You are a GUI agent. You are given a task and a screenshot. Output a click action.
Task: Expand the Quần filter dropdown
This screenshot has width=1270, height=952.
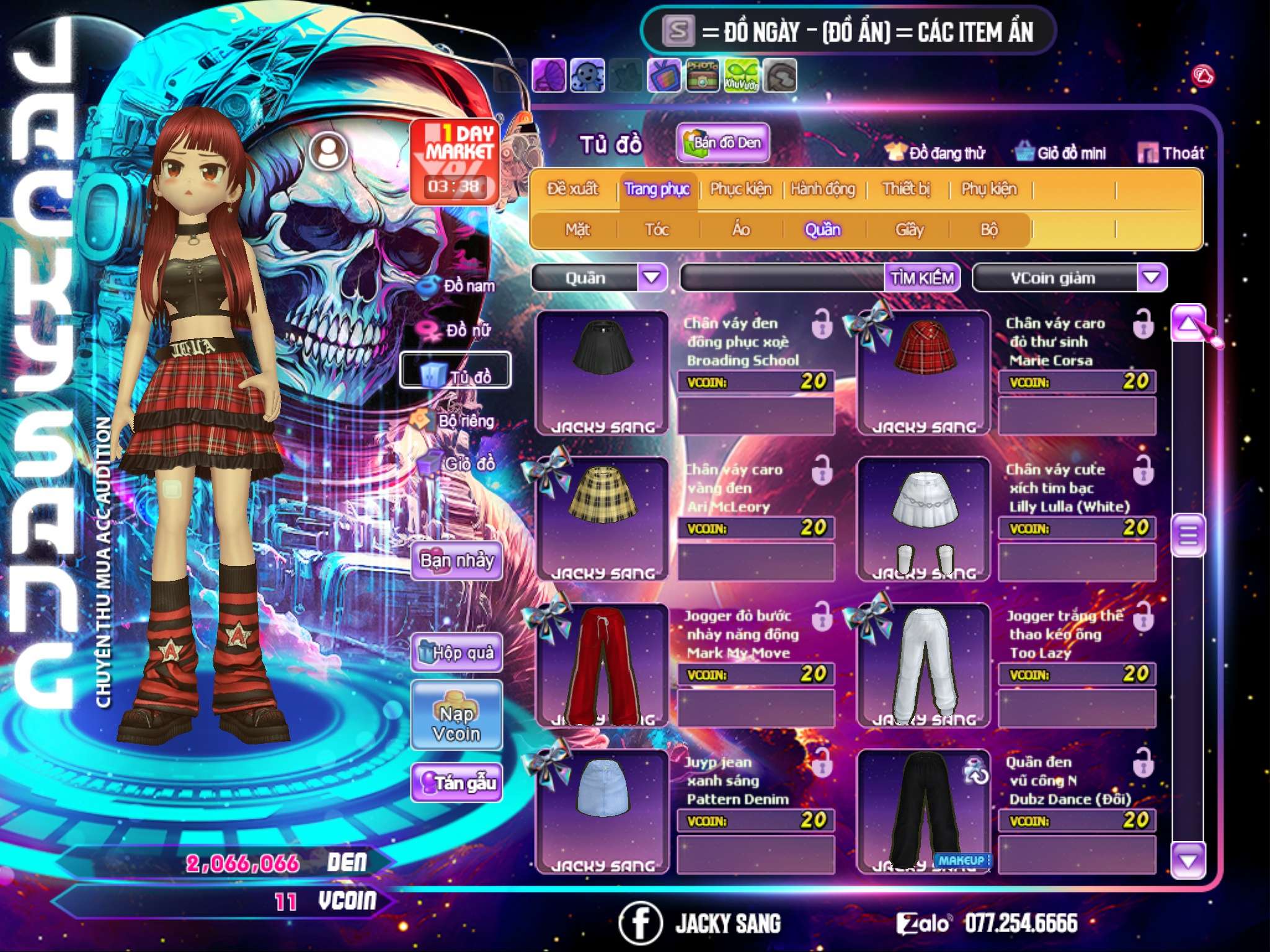[x=652, y=278]
